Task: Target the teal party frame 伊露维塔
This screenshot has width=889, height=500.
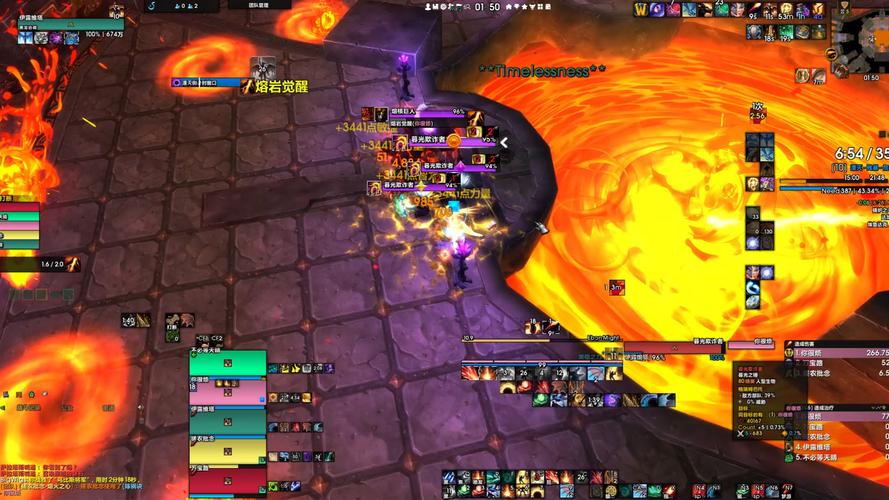Action: pyautogui.click(x=228, y=421)
